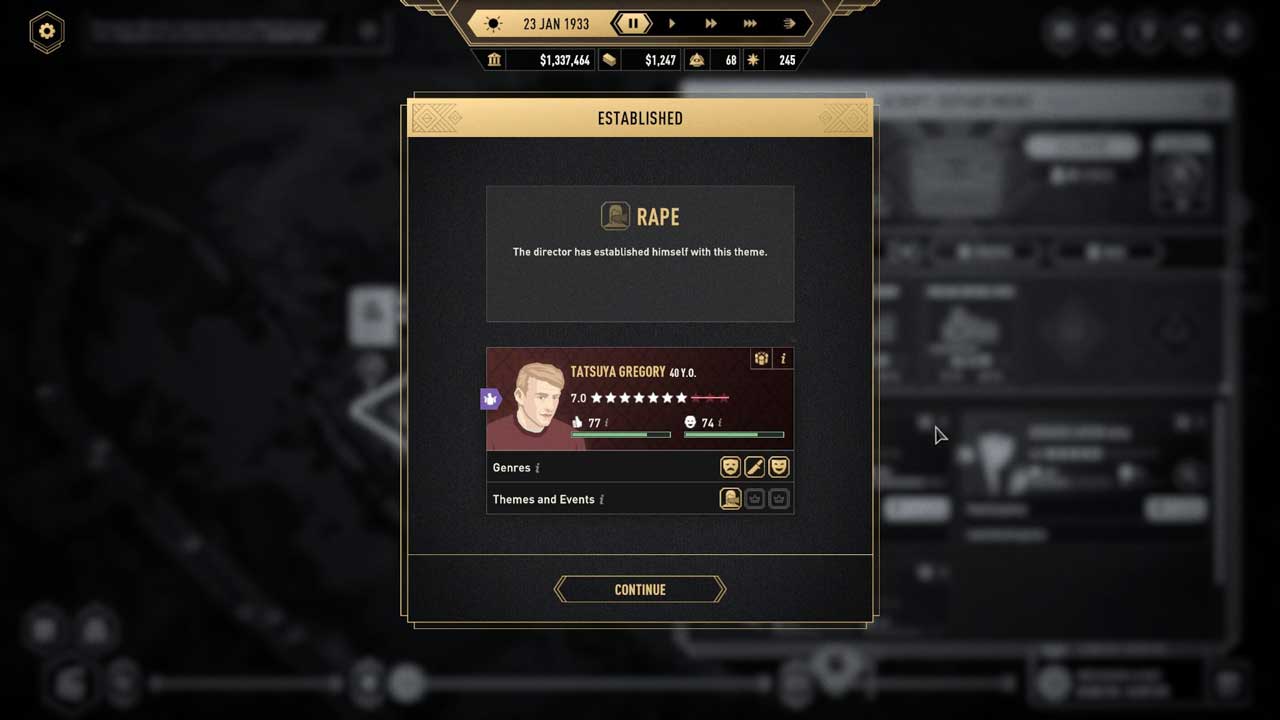Show info for Themes and Events
The height and width of the screenshot is (720, 1280).
point(601,500)
